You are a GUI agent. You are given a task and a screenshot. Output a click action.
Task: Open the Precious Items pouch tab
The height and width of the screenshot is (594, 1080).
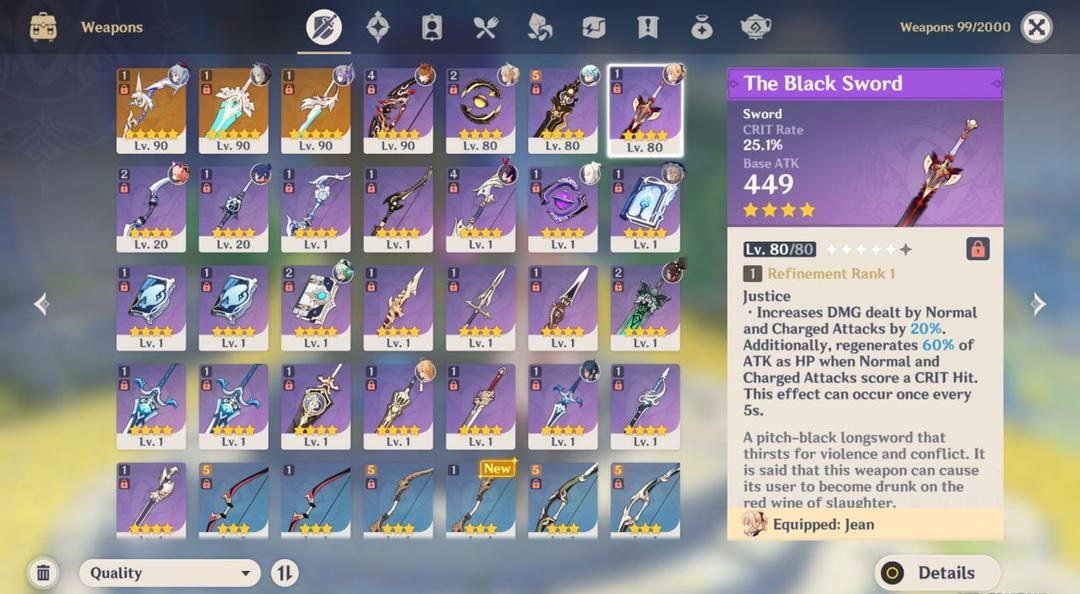pos(702,27)
